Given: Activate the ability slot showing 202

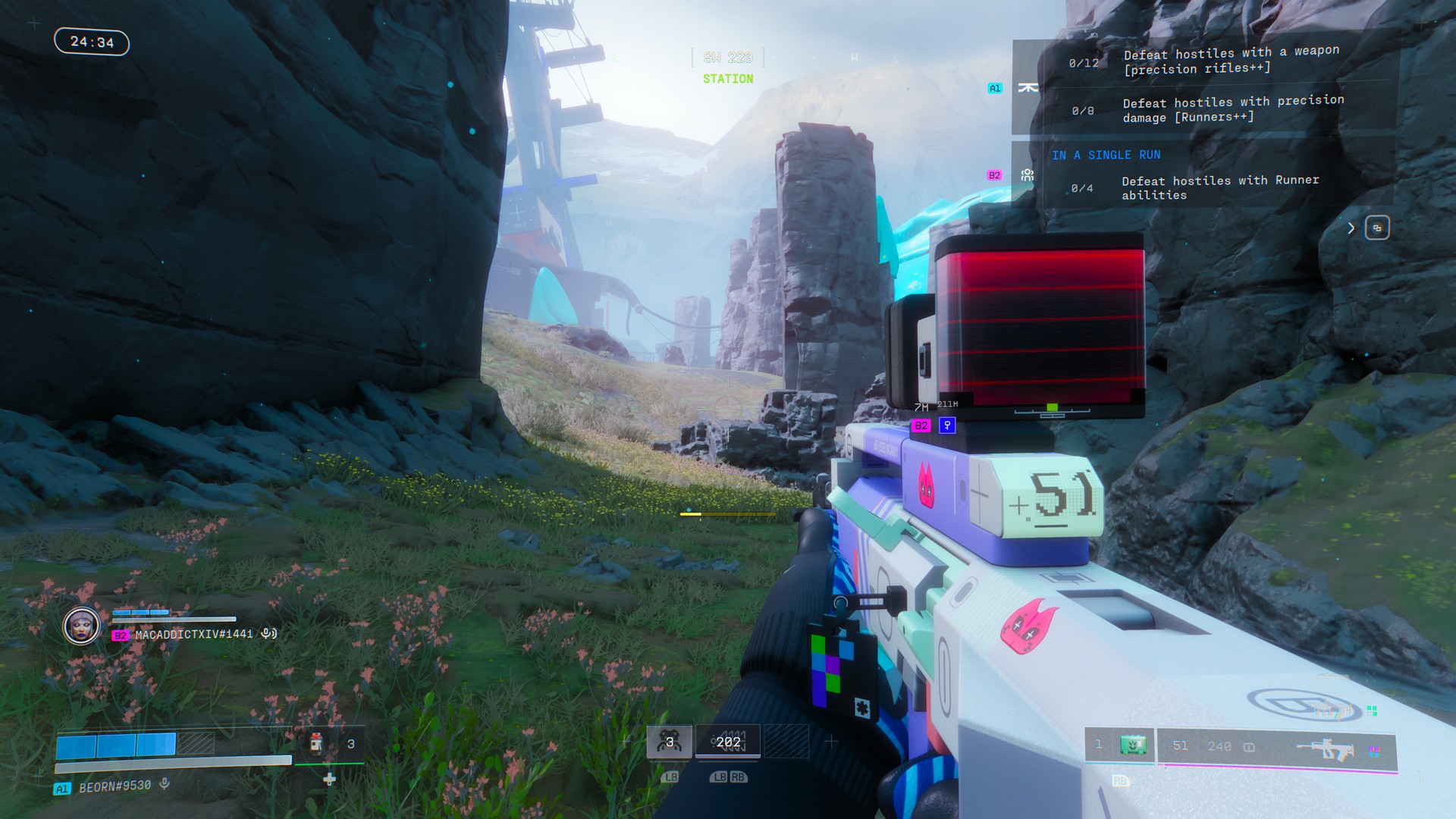Looking at the screenshot, I should click(728, 742).
